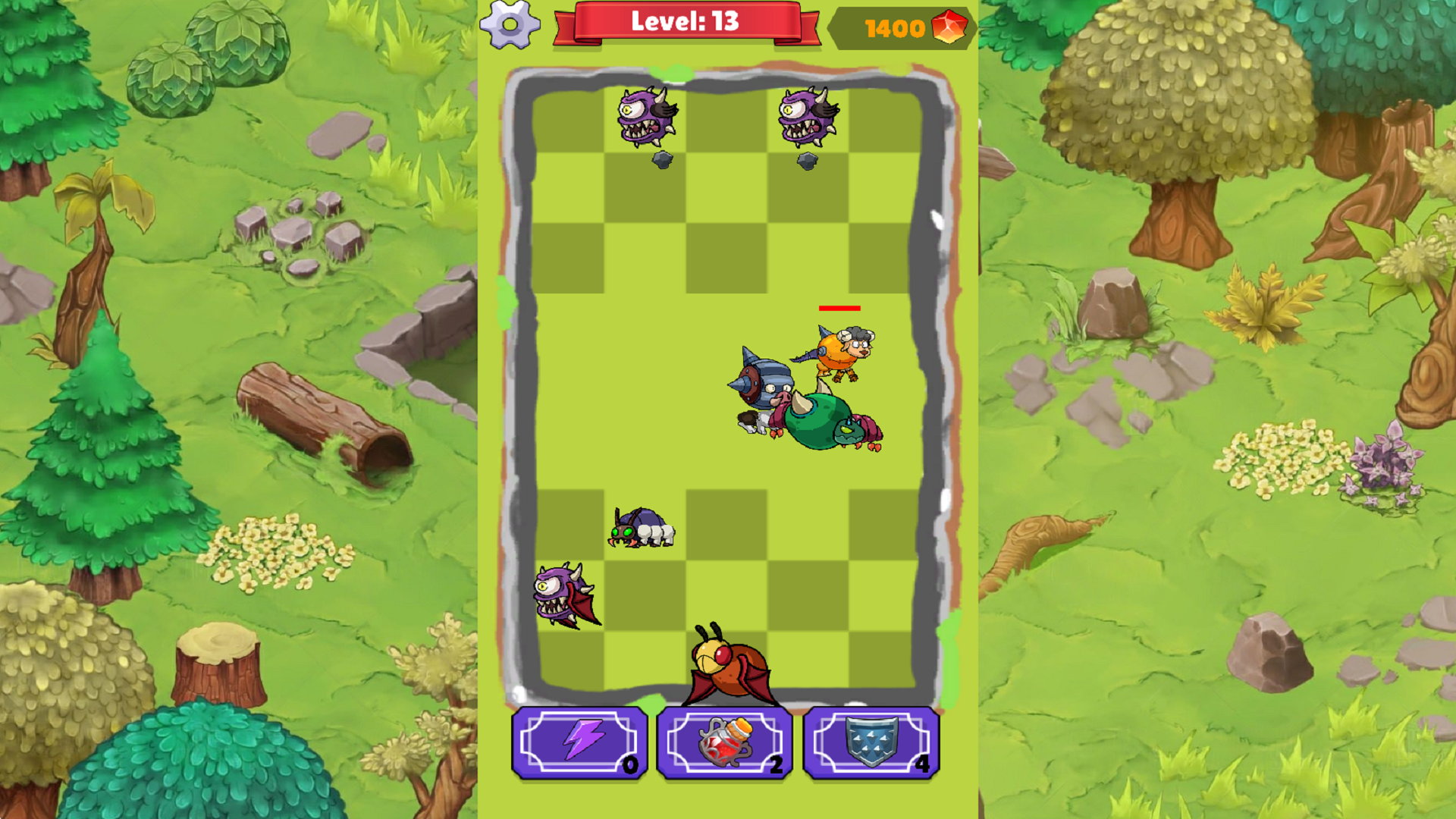
Task: Tap the small rock below the left chomper
Action: coord(662,161)
